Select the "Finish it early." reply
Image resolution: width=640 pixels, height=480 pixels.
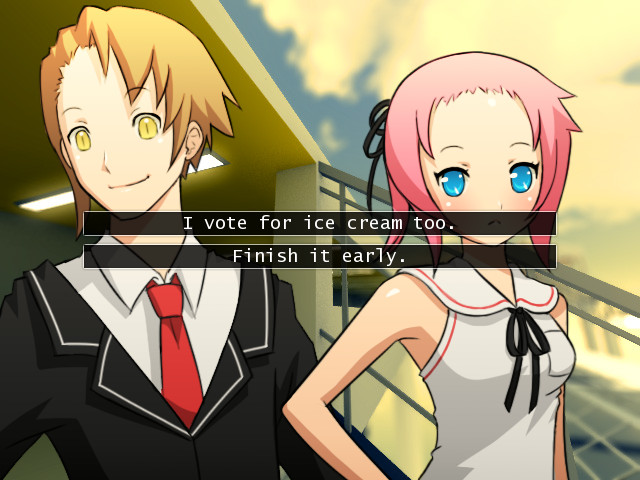point(319,256)
